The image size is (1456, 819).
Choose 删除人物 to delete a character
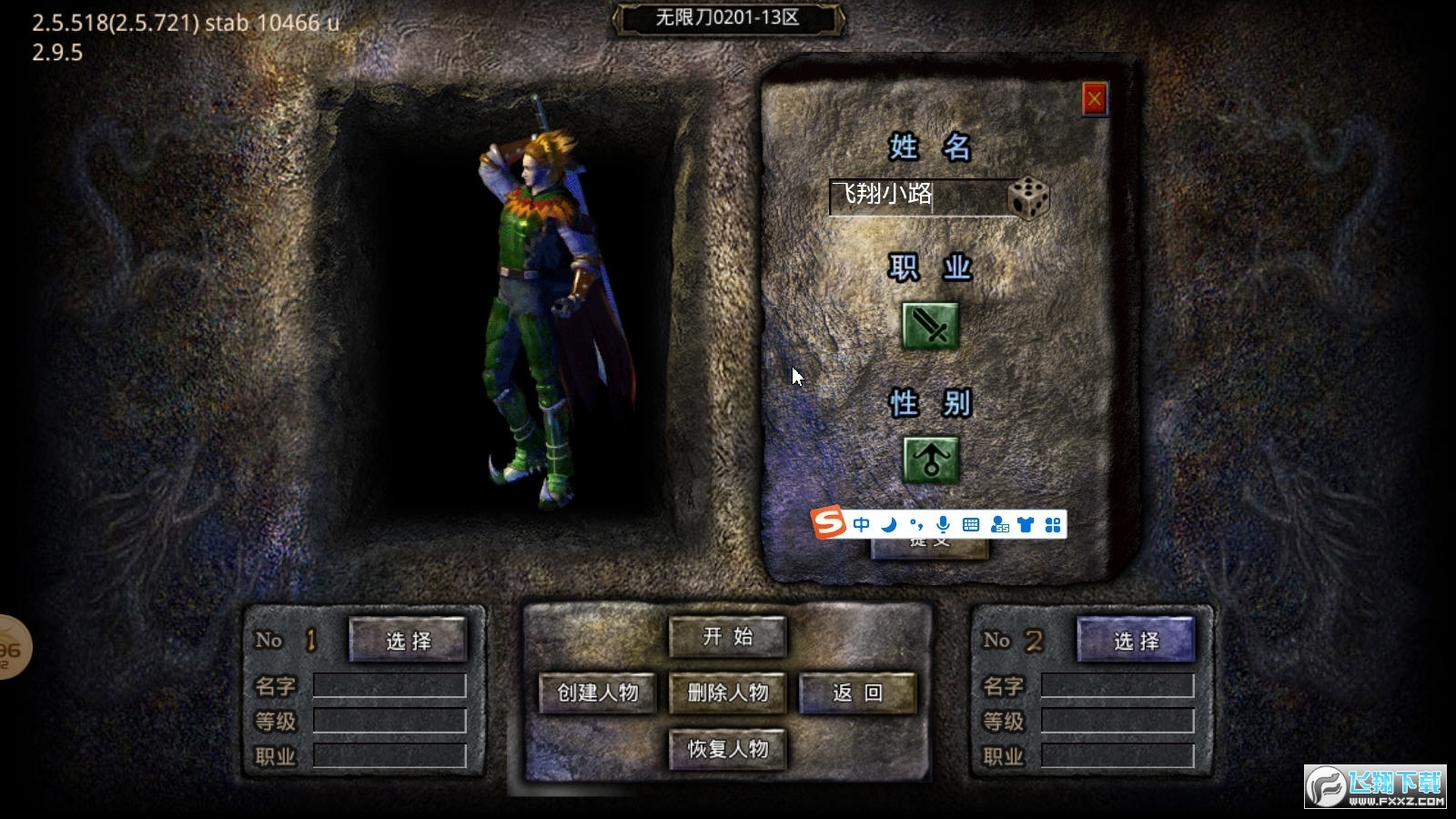[x=727, y=693]
